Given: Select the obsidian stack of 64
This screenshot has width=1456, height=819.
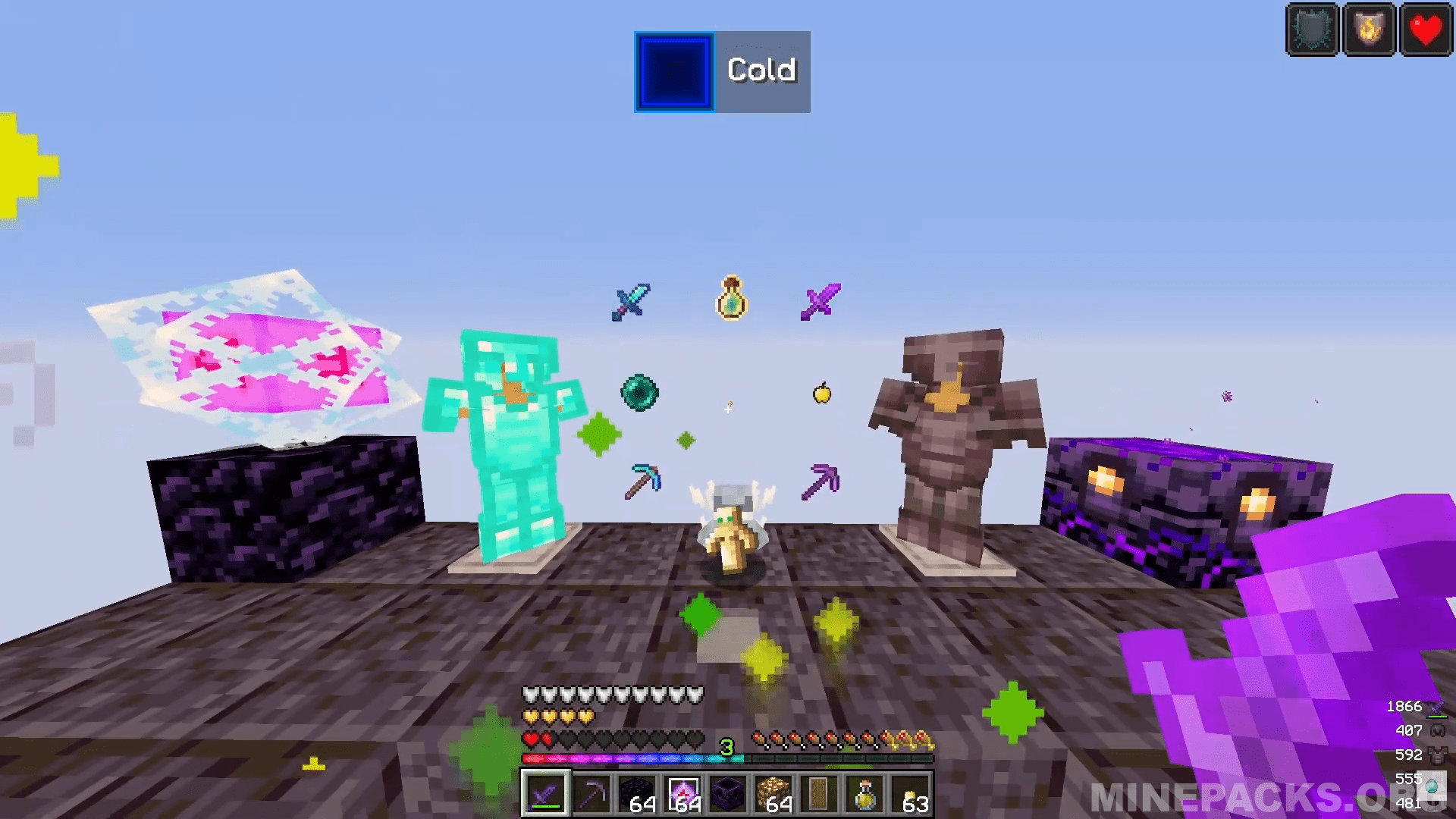Looking at the screenshot, I should click(639, 792).
